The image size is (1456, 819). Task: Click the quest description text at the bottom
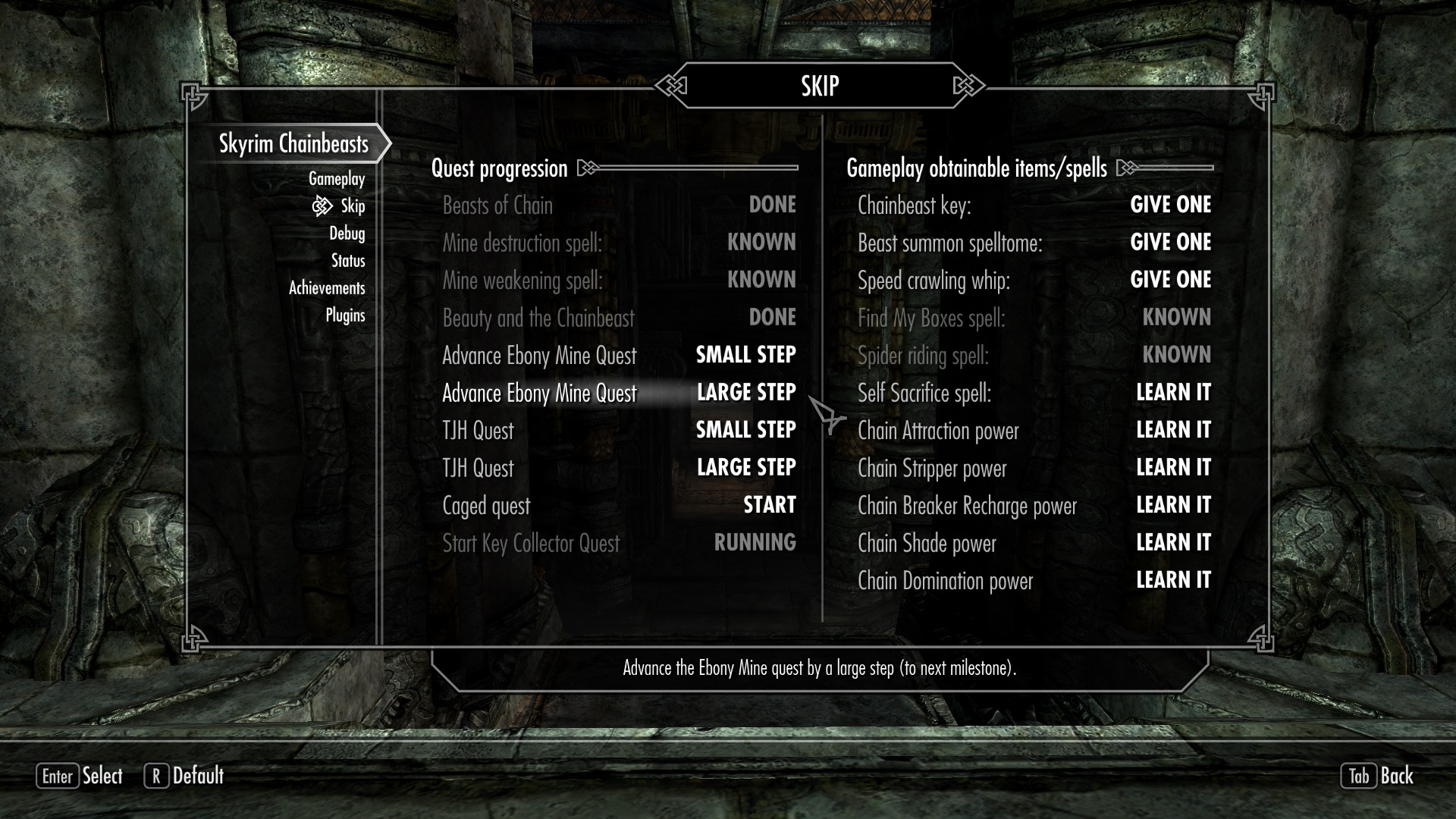(x=819, y=669)
